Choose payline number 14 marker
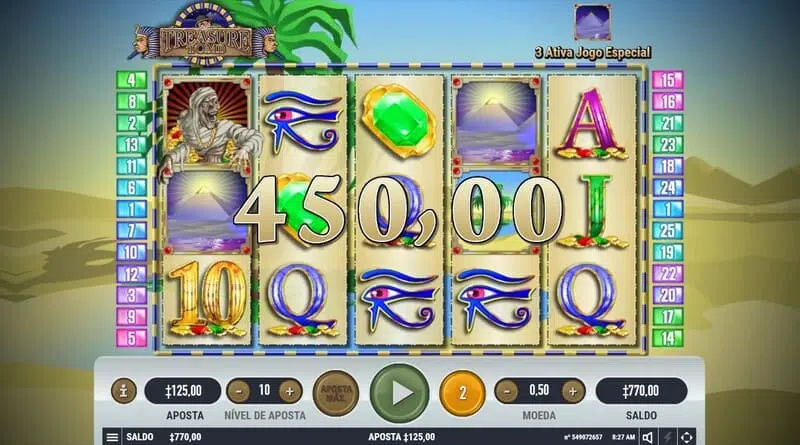 click(667, 337)
